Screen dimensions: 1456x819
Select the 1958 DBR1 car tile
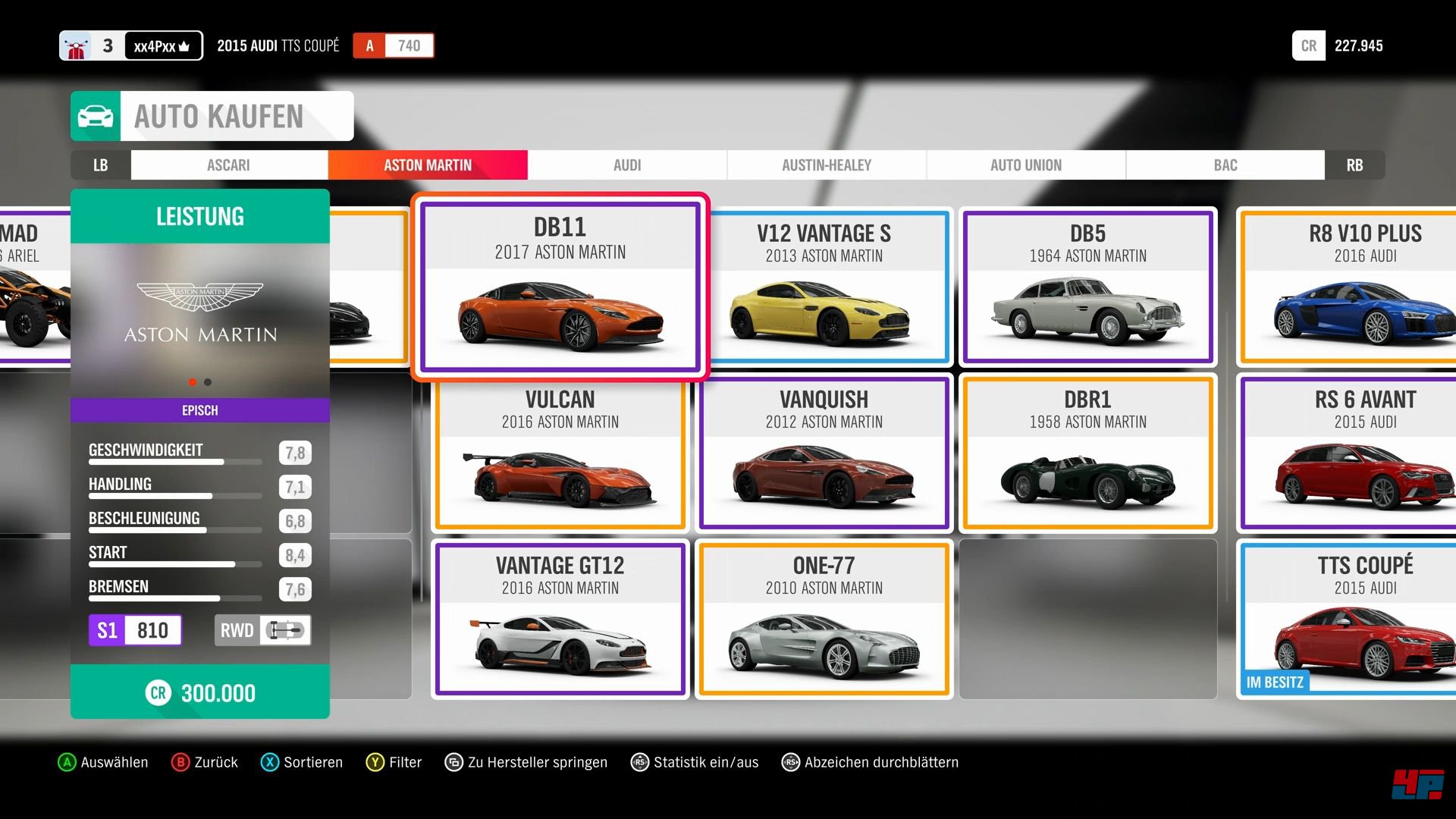click(1088, 453)
